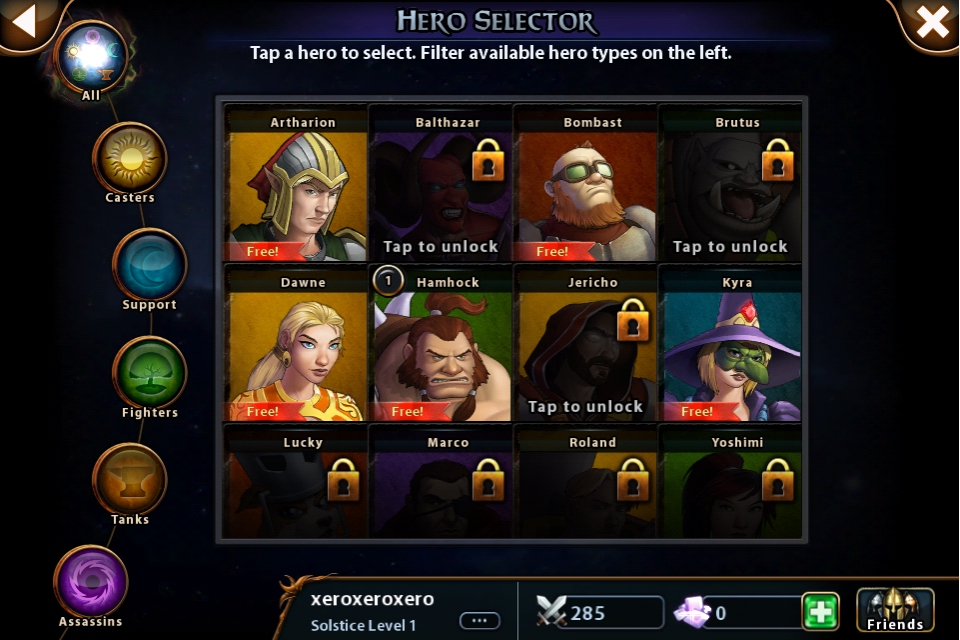This screenshot has height=640, width=960.
Task: Open the Friends panel
Action: [x=895, y=610]
